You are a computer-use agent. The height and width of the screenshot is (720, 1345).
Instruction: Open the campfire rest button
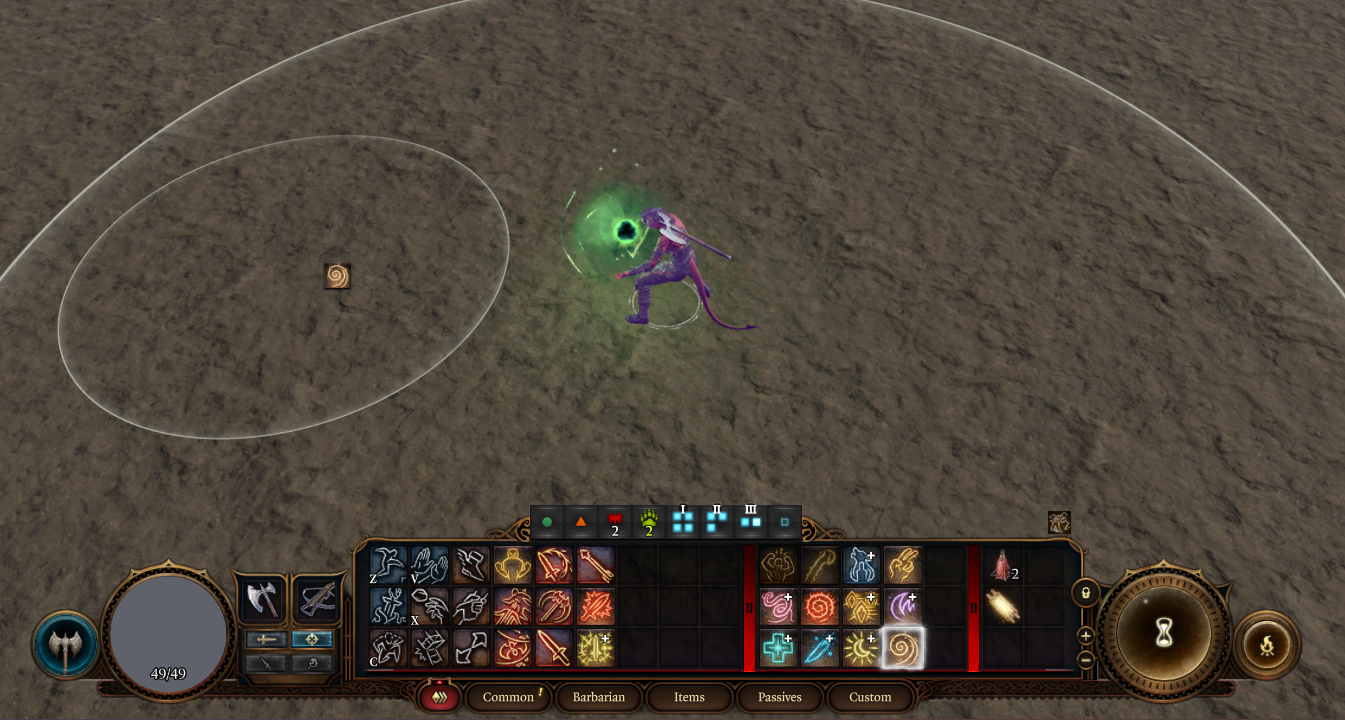pos(1267,645)
